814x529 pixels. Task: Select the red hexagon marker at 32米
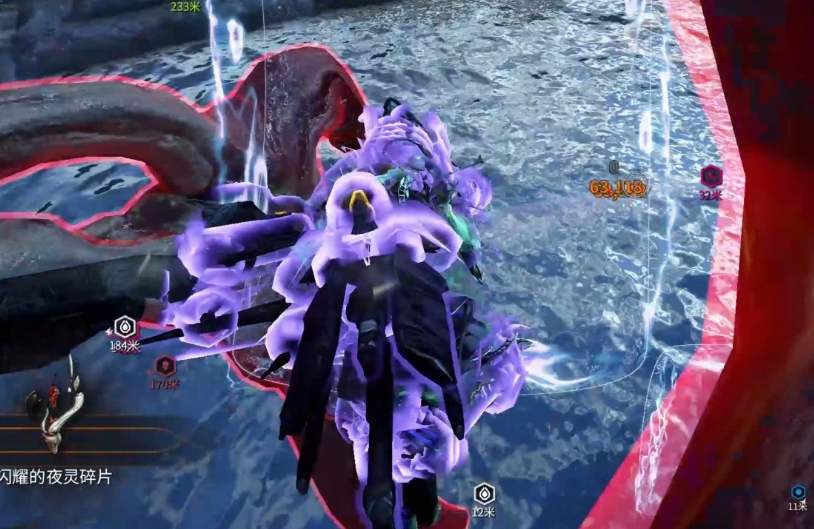click(x=711, y=176)
